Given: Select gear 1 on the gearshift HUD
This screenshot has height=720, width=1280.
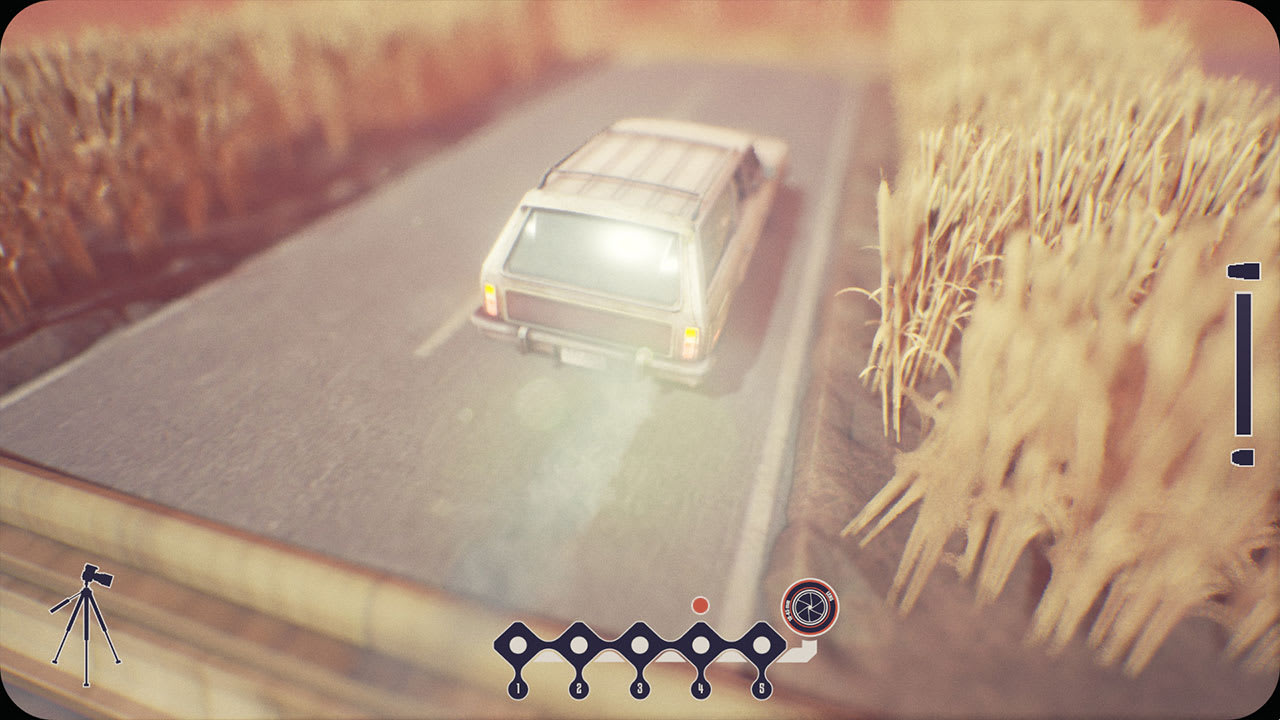Looking at the screenshot, I should (517, 687).
